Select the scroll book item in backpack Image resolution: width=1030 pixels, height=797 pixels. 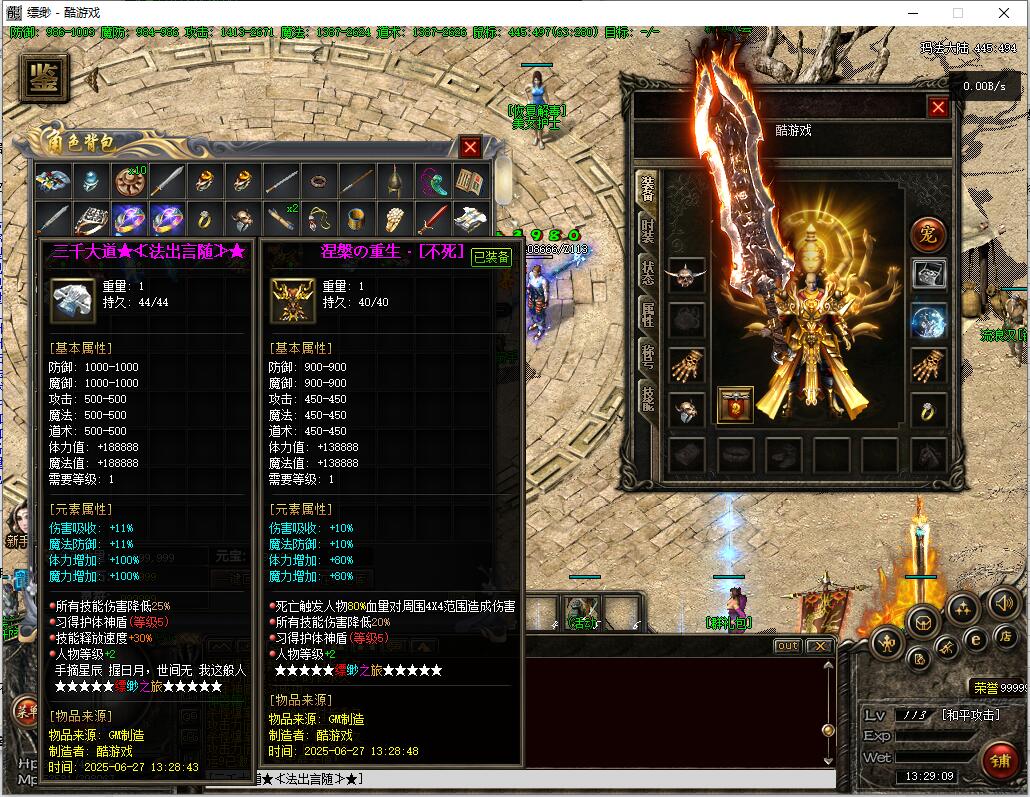[x=469, y=181]
